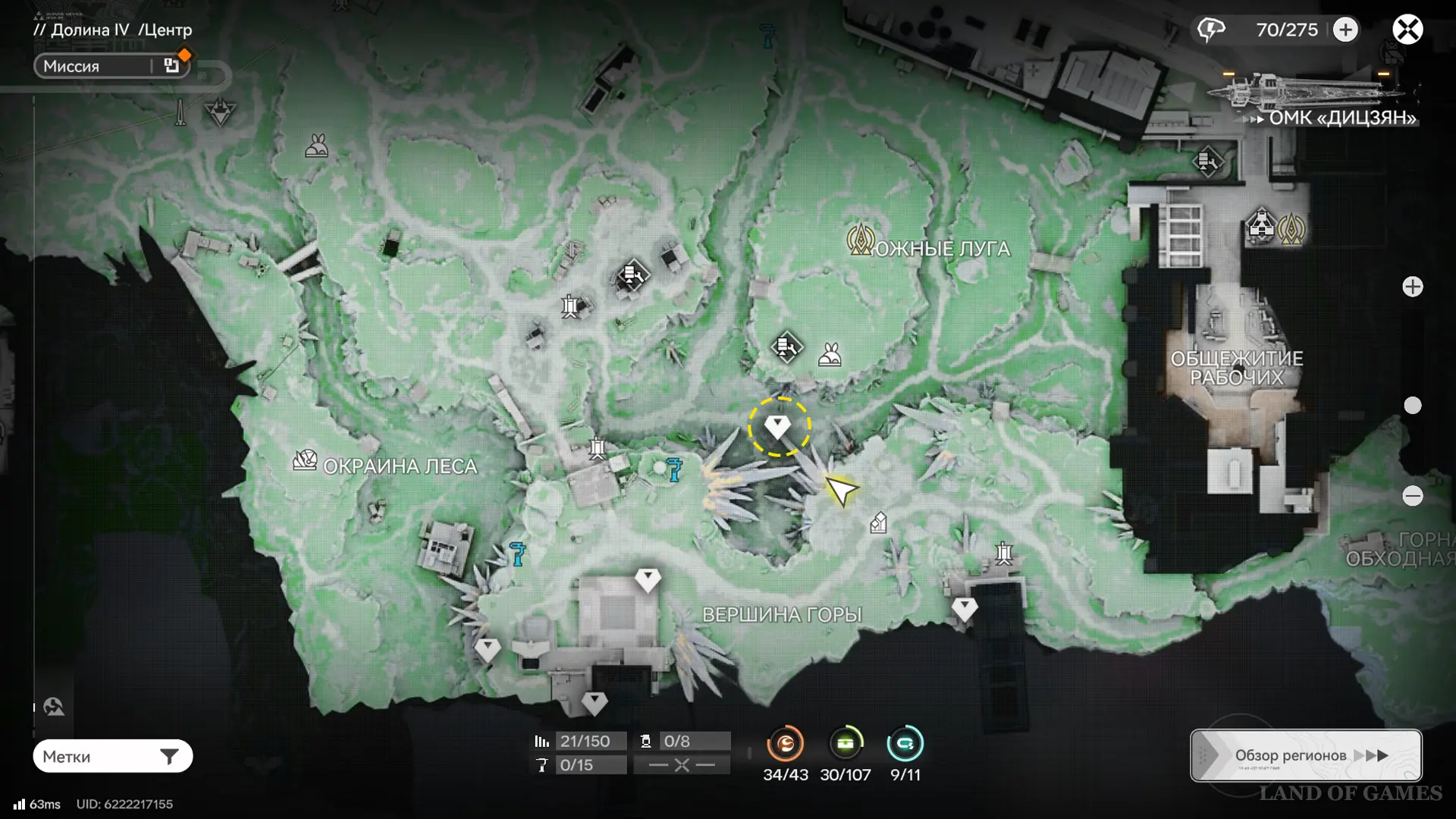Click the rabbit icon near Южные Луга
This screenshot has width=1456, height=819.
click(x=830, y=354)
